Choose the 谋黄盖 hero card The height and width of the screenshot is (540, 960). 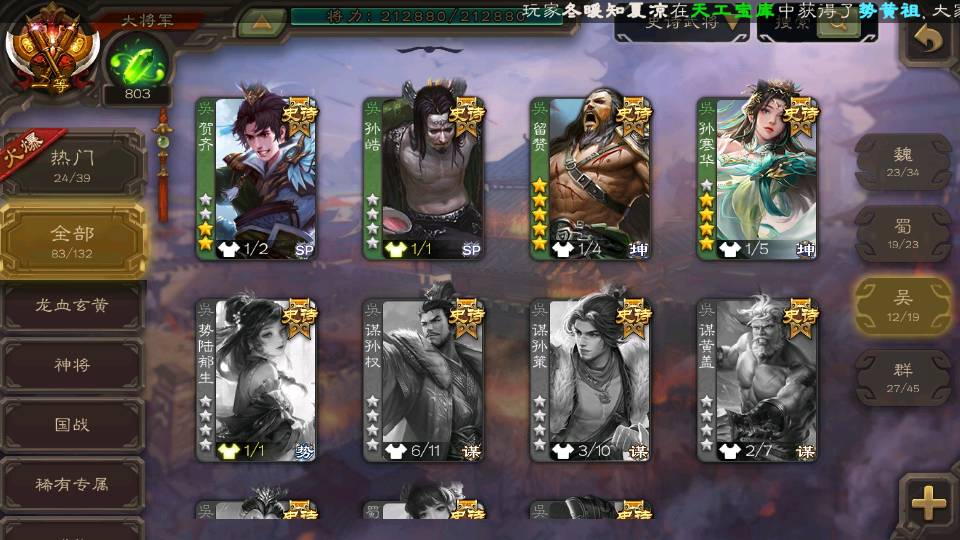757,380
